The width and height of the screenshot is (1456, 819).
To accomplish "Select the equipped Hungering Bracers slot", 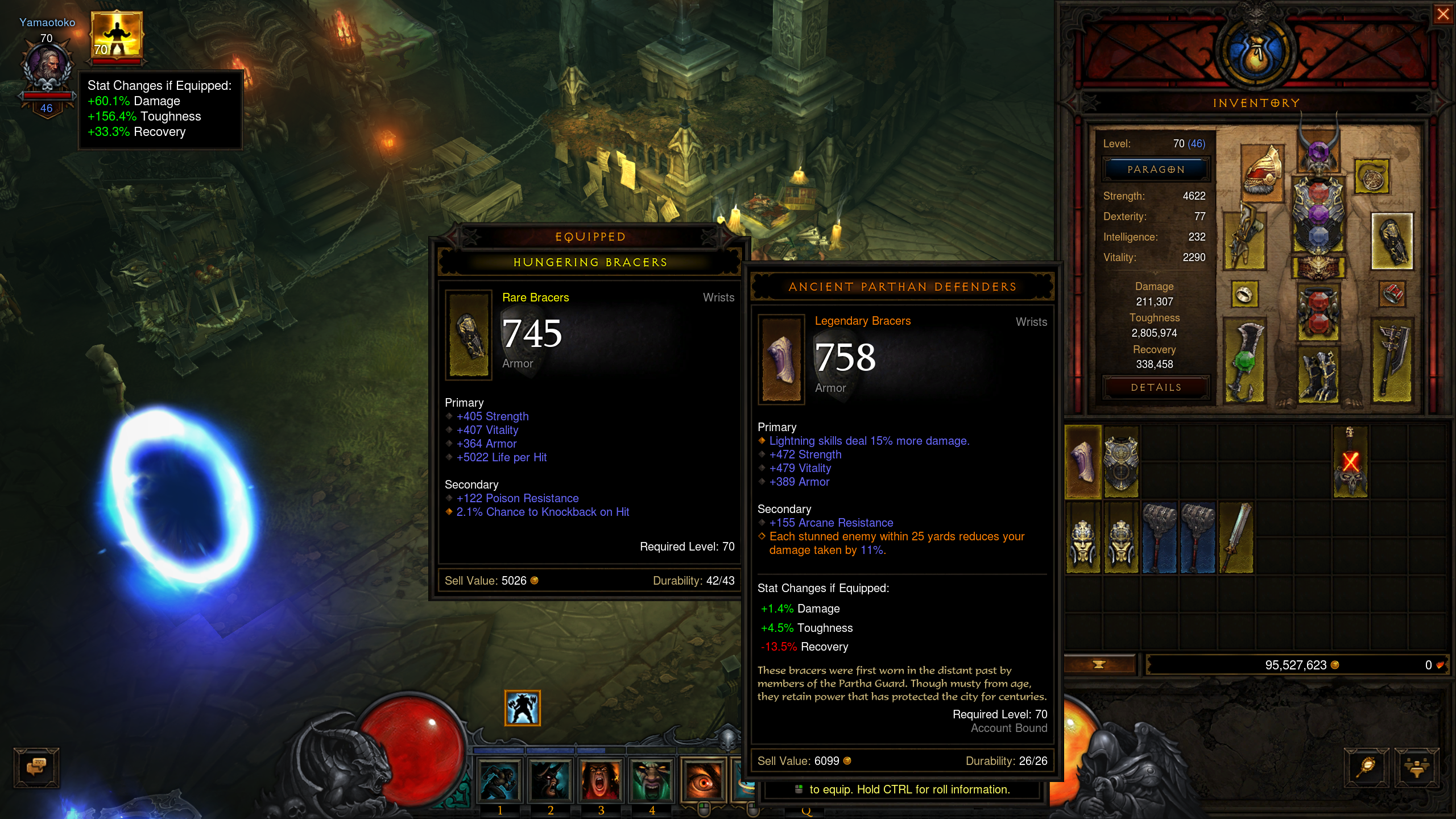I will (1392, 241).
